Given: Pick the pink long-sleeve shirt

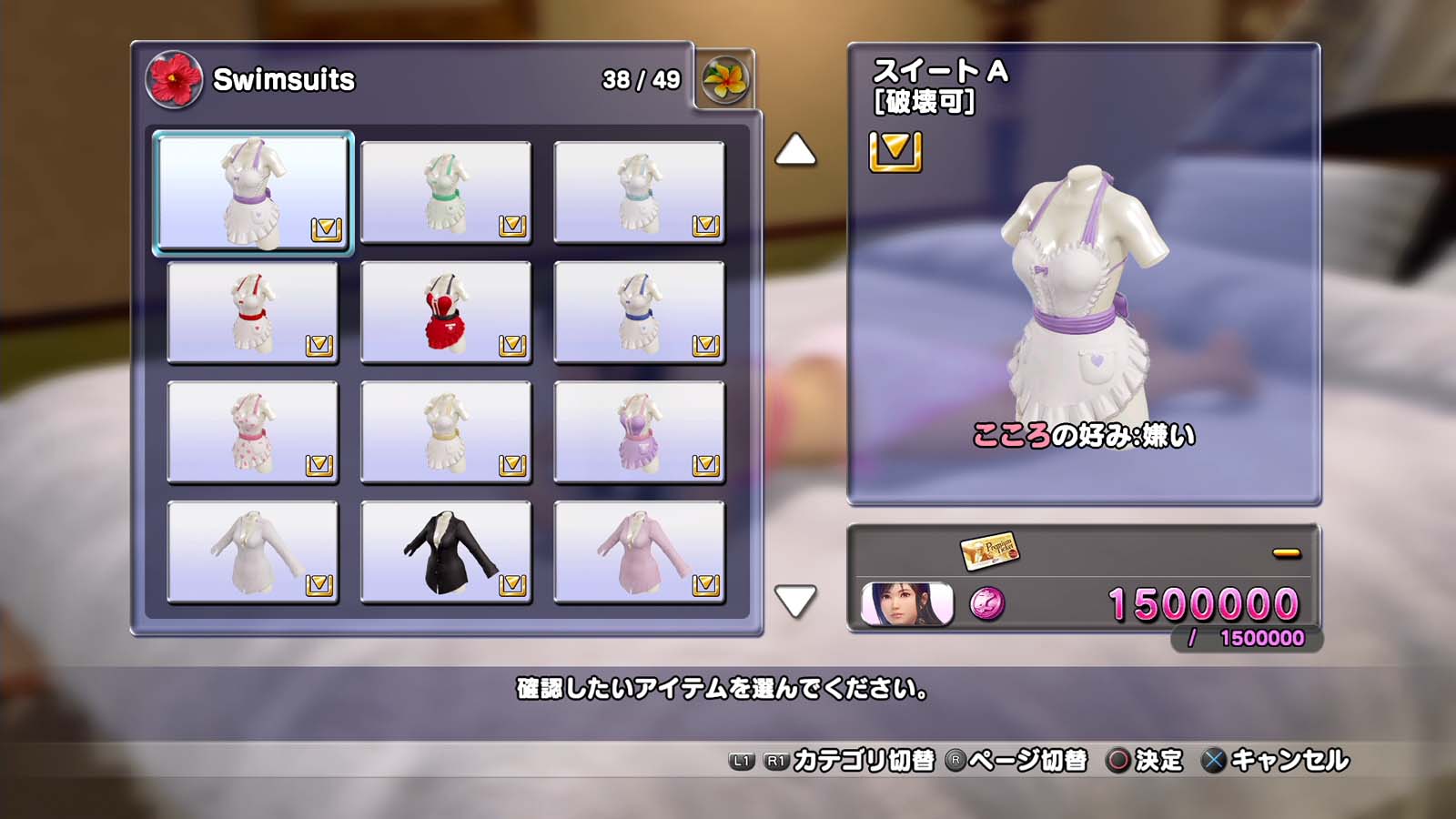Looking at the screenshot, I should (x=639, y=552).
